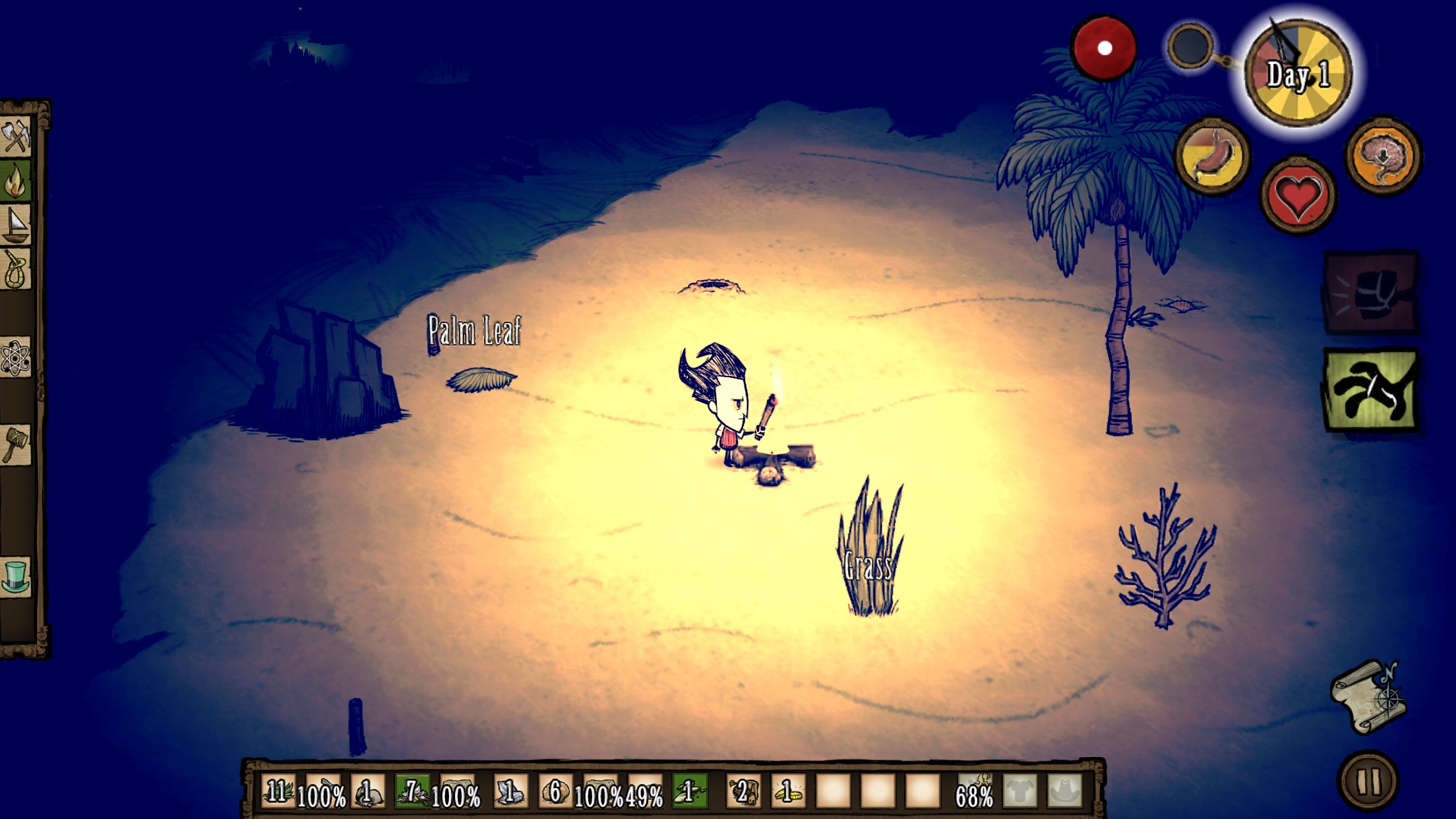Switch to the Nautical sailboat tab
This screenshot has width=1456, height=819.
click(x=16, y=224)
